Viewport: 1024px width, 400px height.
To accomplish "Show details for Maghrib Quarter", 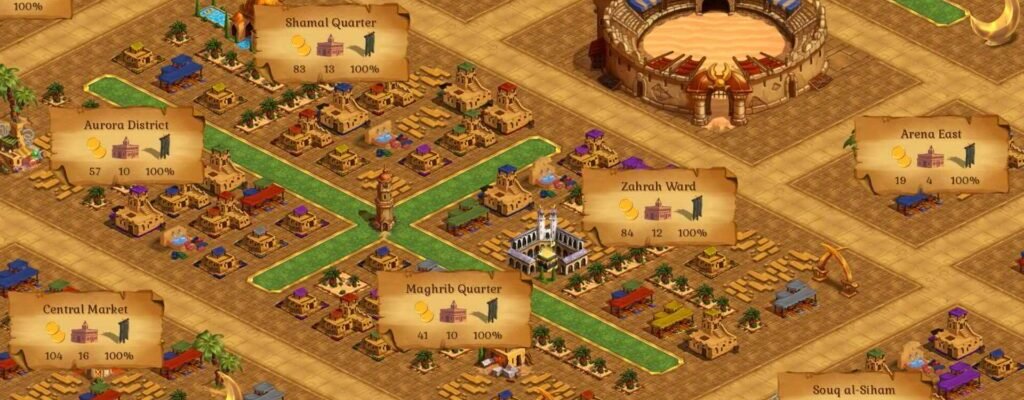I will pyautogui.click(x=454, y=309).
